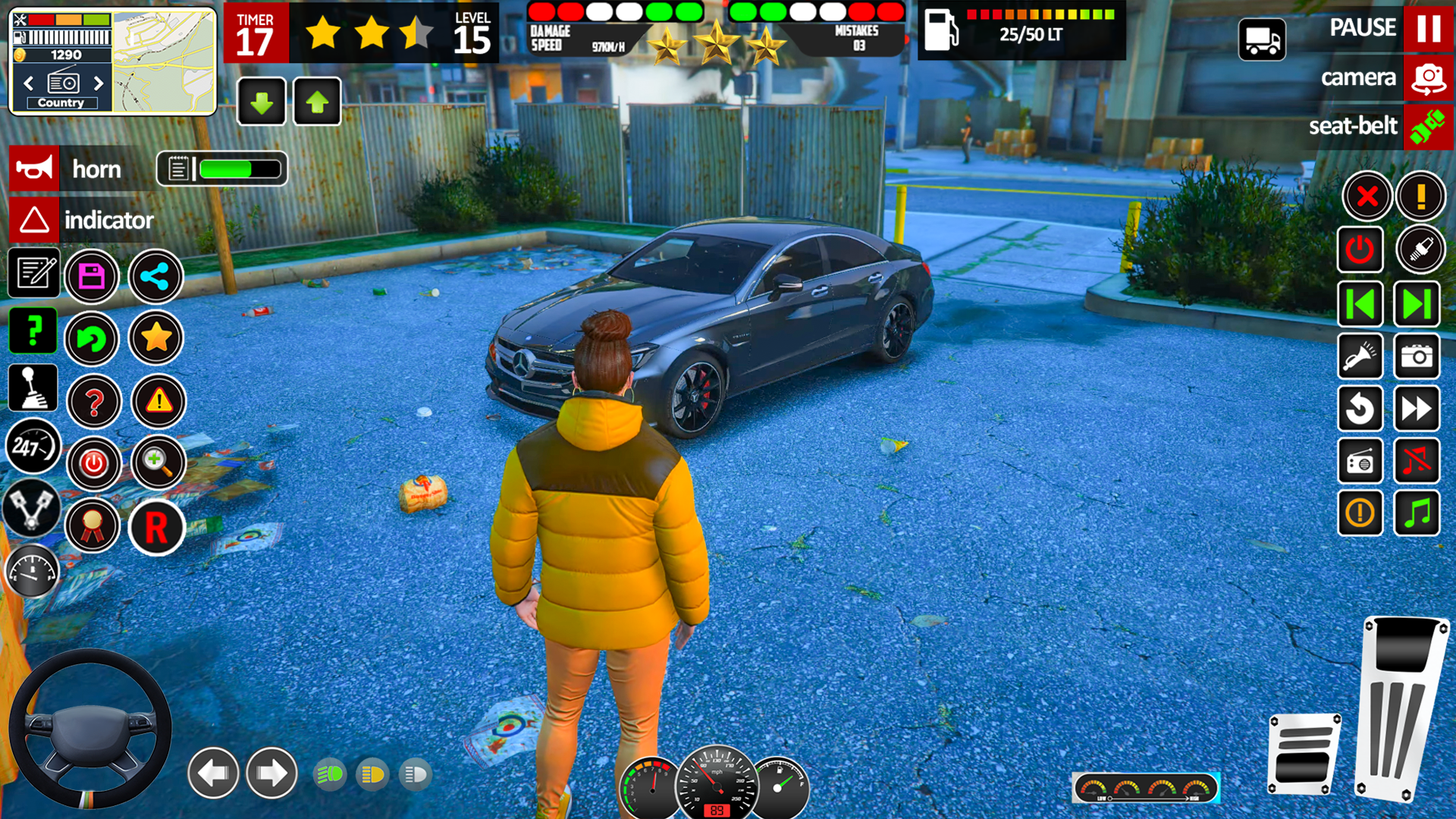Select the gear shifter icon
The image size is (1456, 819).
tap(33, 388)
